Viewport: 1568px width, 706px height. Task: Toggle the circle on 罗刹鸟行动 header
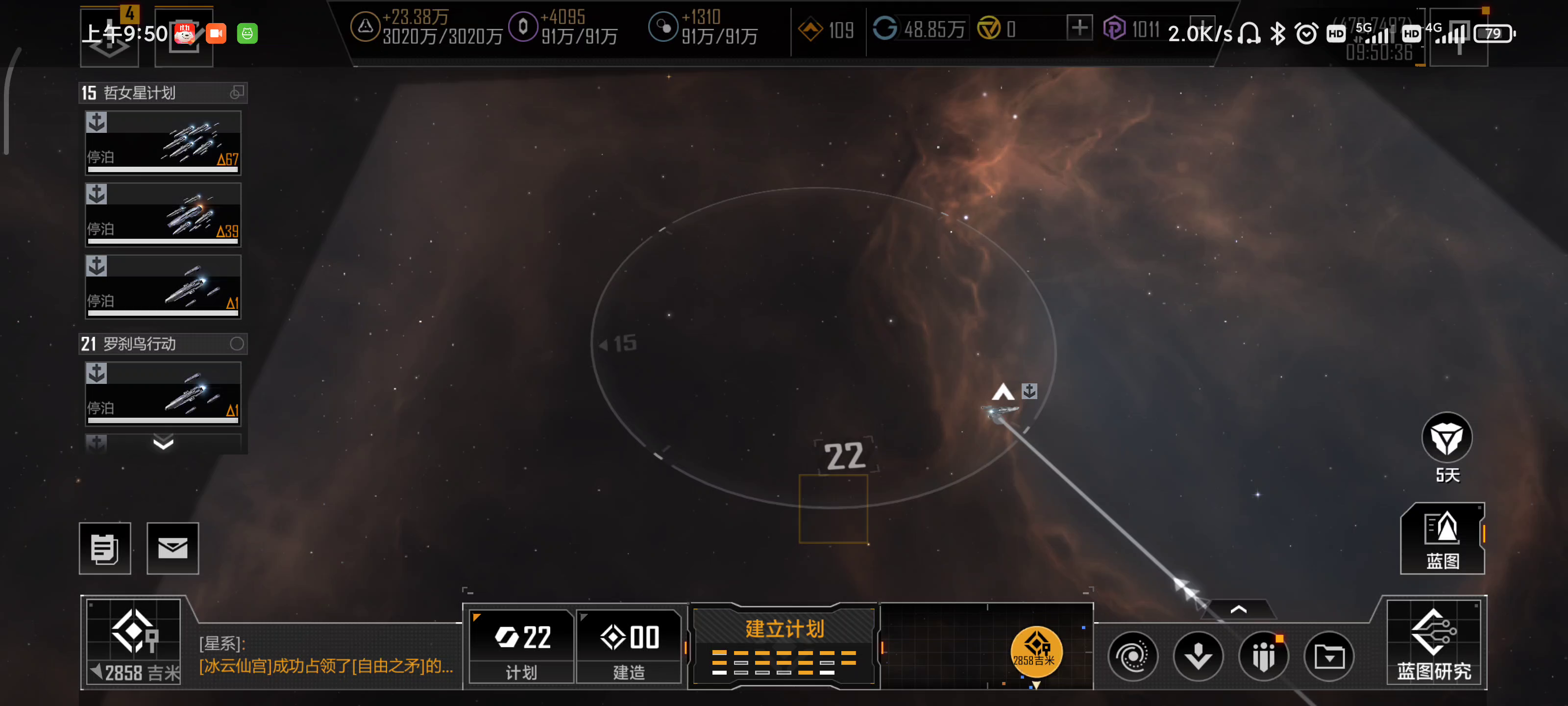(237, 344)
